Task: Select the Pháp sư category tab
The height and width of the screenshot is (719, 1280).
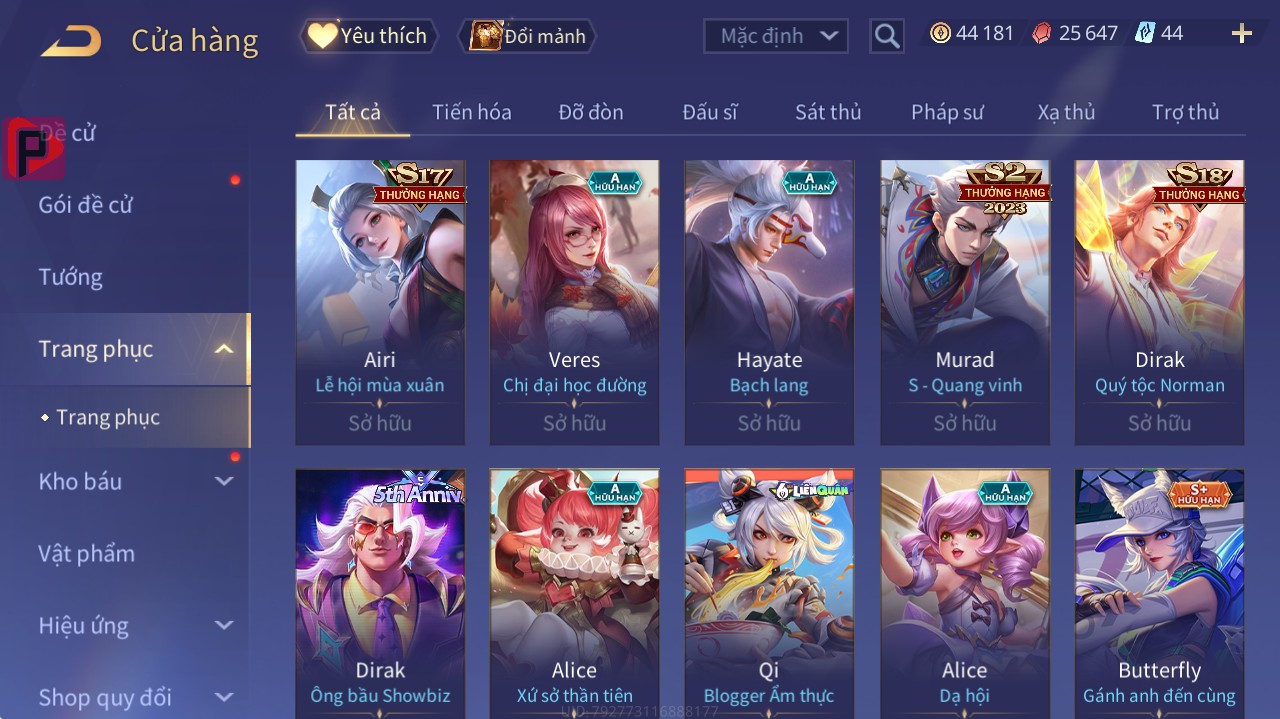Action: coord(947,112)
